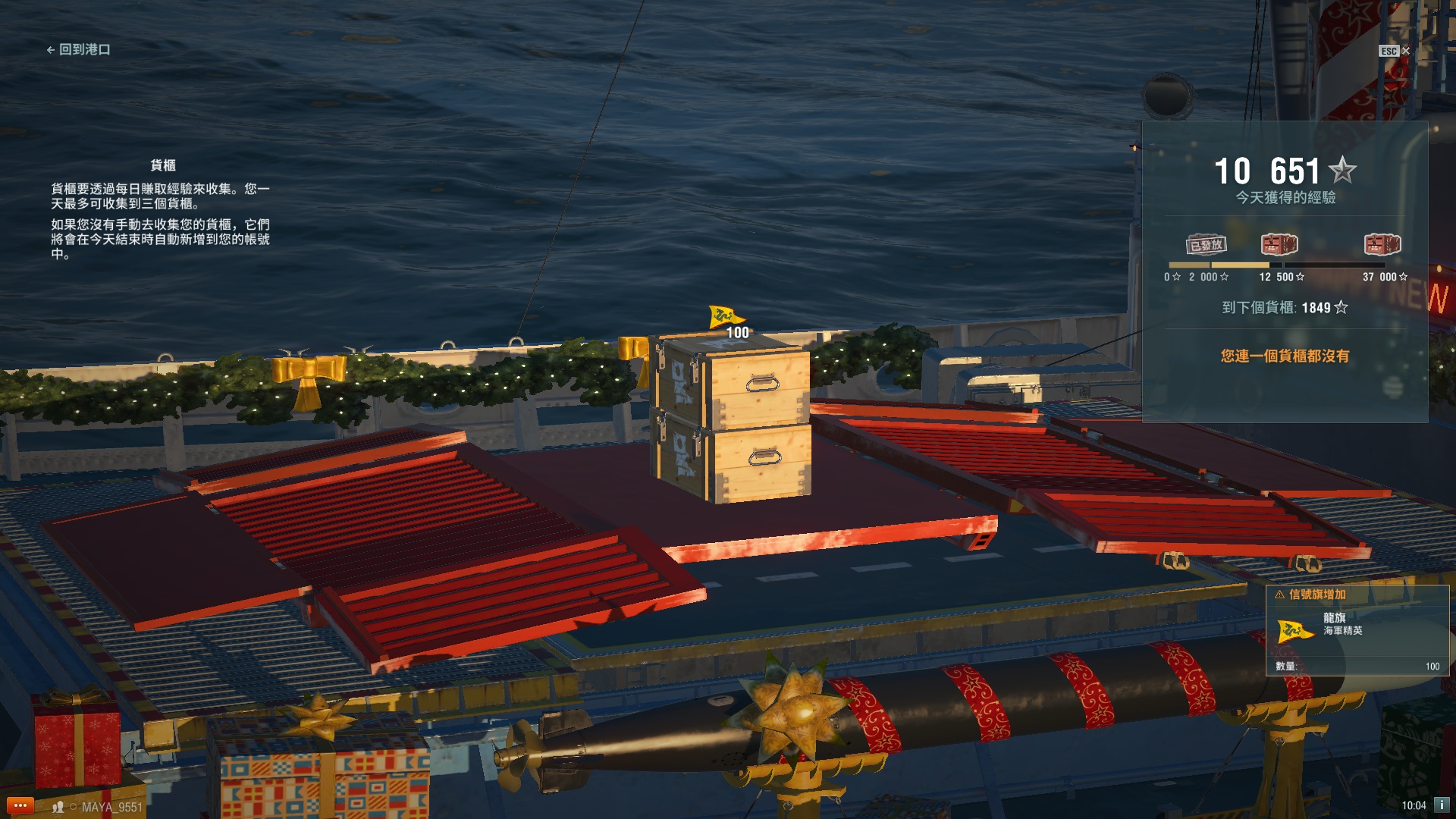The width and height of the screenshot is (1456, 819).
Task: Click the info button beside the clock
Action: tap(1442, 805)
